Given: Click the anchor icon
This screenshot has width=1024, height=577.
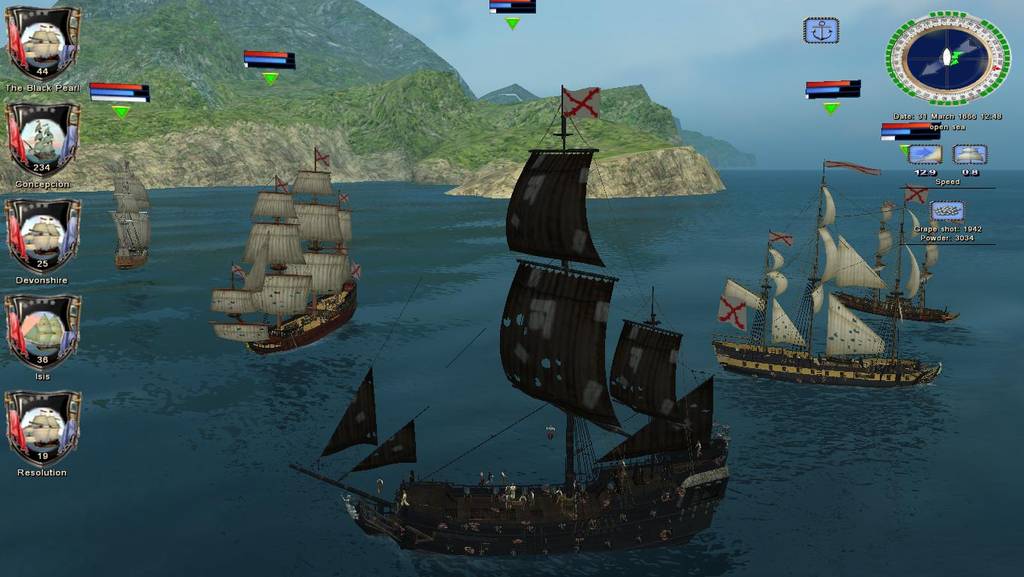Looking at the screenshot, I should [x=821, y=31].
